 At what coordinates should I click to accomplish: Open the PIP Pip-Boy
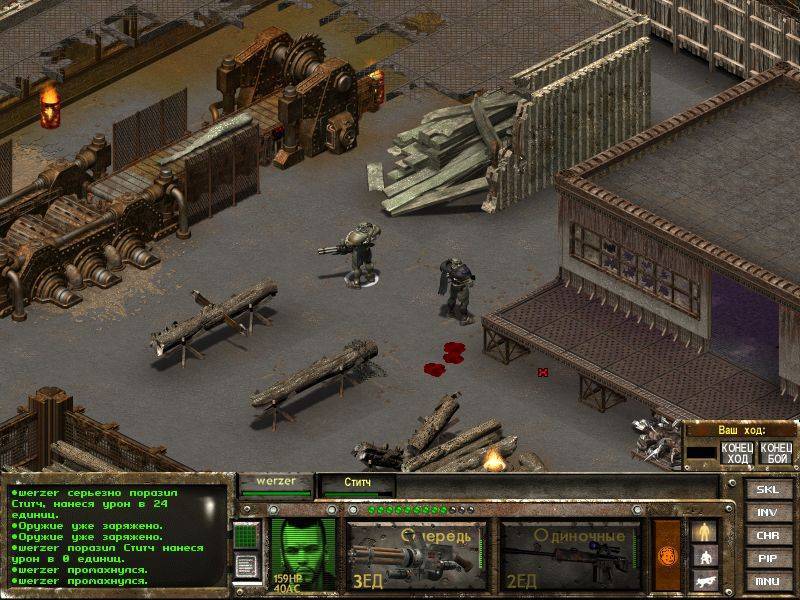point(767,559)
